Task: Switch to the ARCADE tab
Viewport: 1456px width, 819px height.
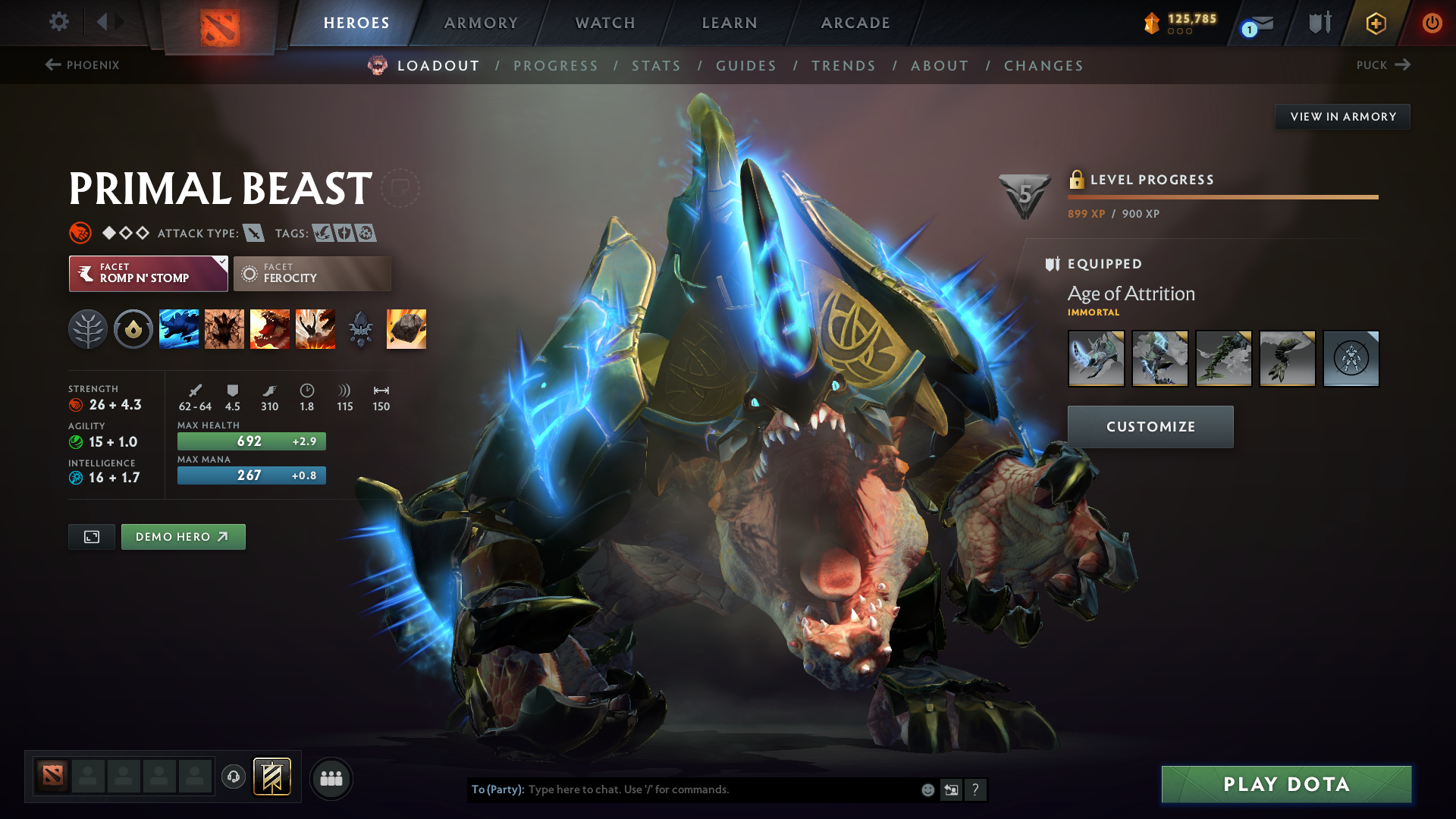Action: pos(855,23)
